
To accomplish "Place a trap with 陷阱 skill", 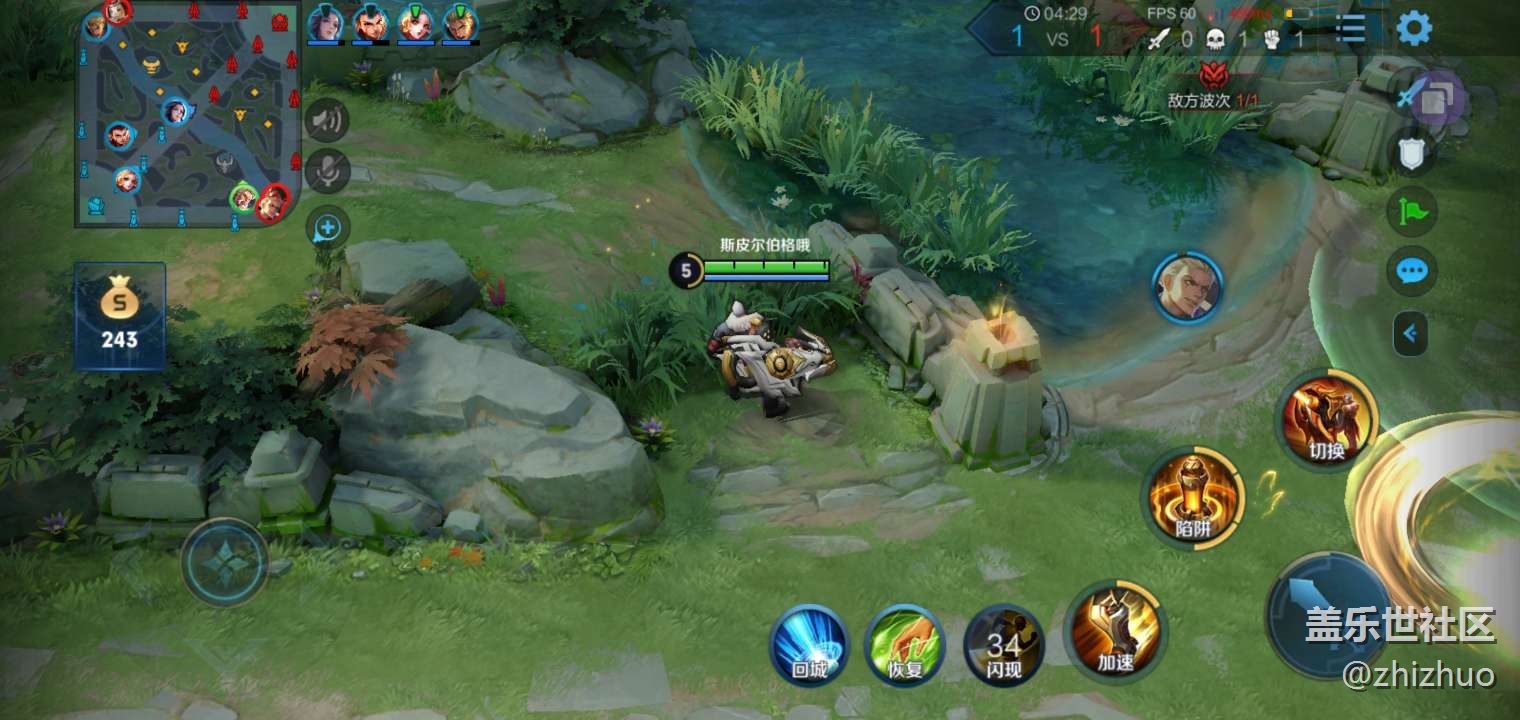I will pos(1192,499).
